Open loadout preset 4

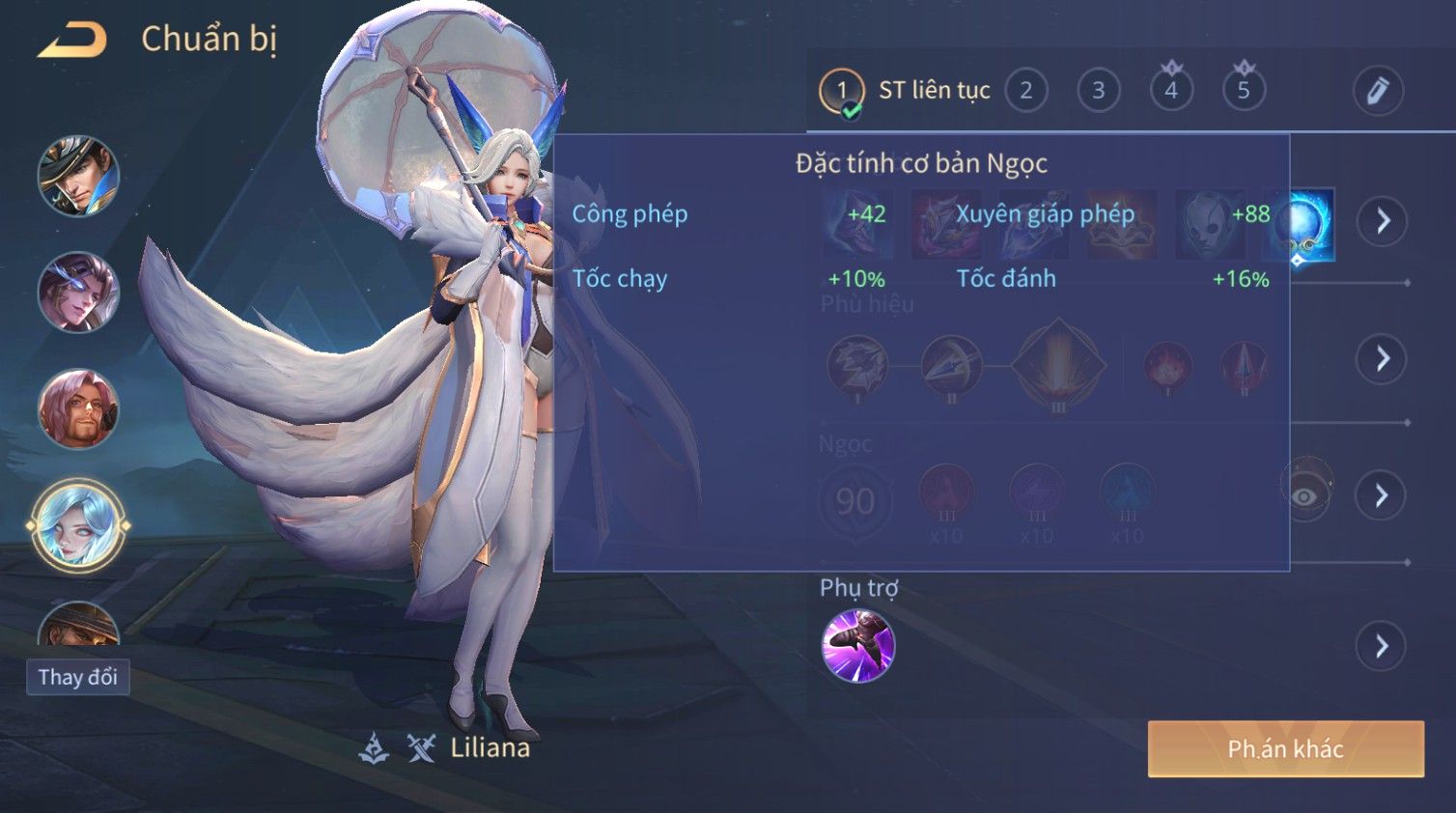[1171, 91]
